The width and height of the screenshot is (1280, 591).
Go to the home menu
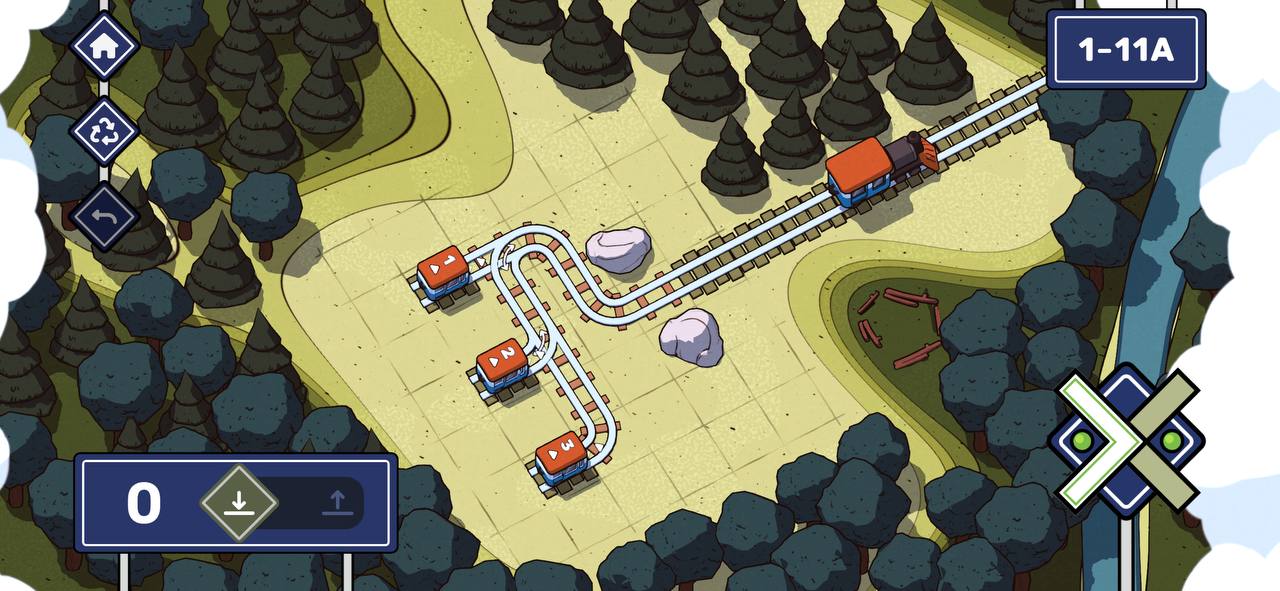(104, 45)
